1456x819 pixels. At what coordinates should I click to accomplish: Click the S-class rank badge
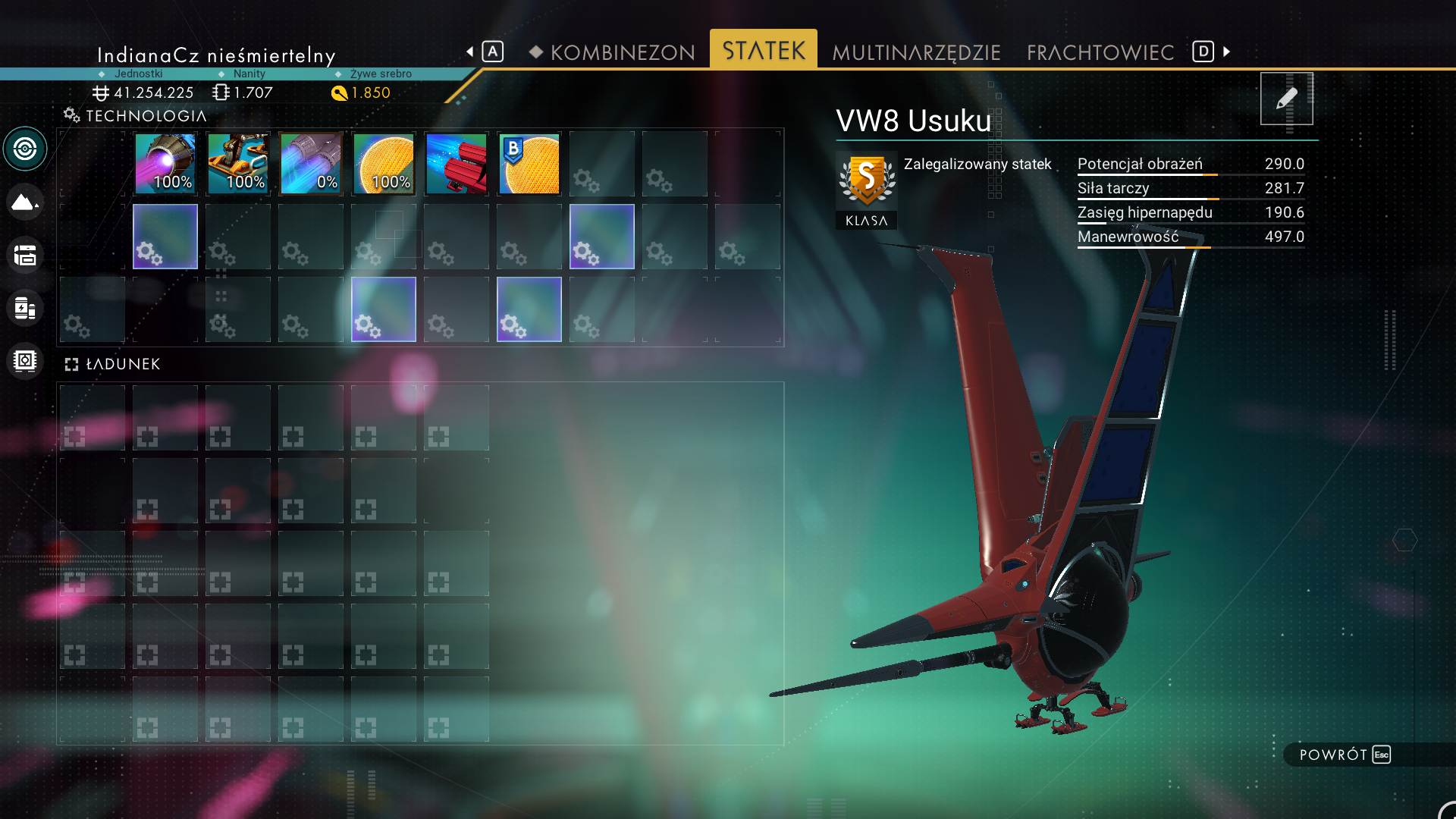(865, 182)
